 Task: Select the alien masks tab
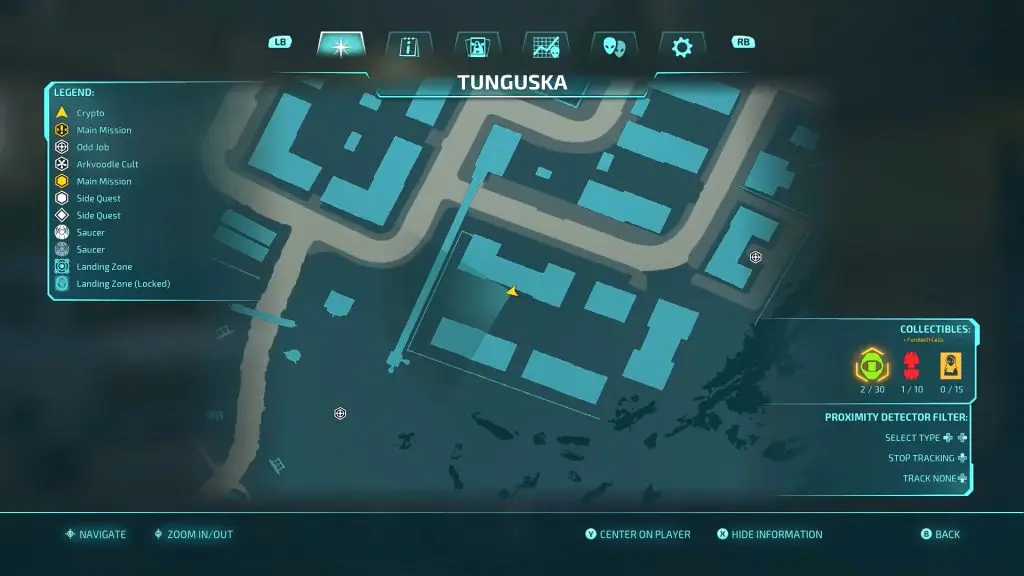613,46
